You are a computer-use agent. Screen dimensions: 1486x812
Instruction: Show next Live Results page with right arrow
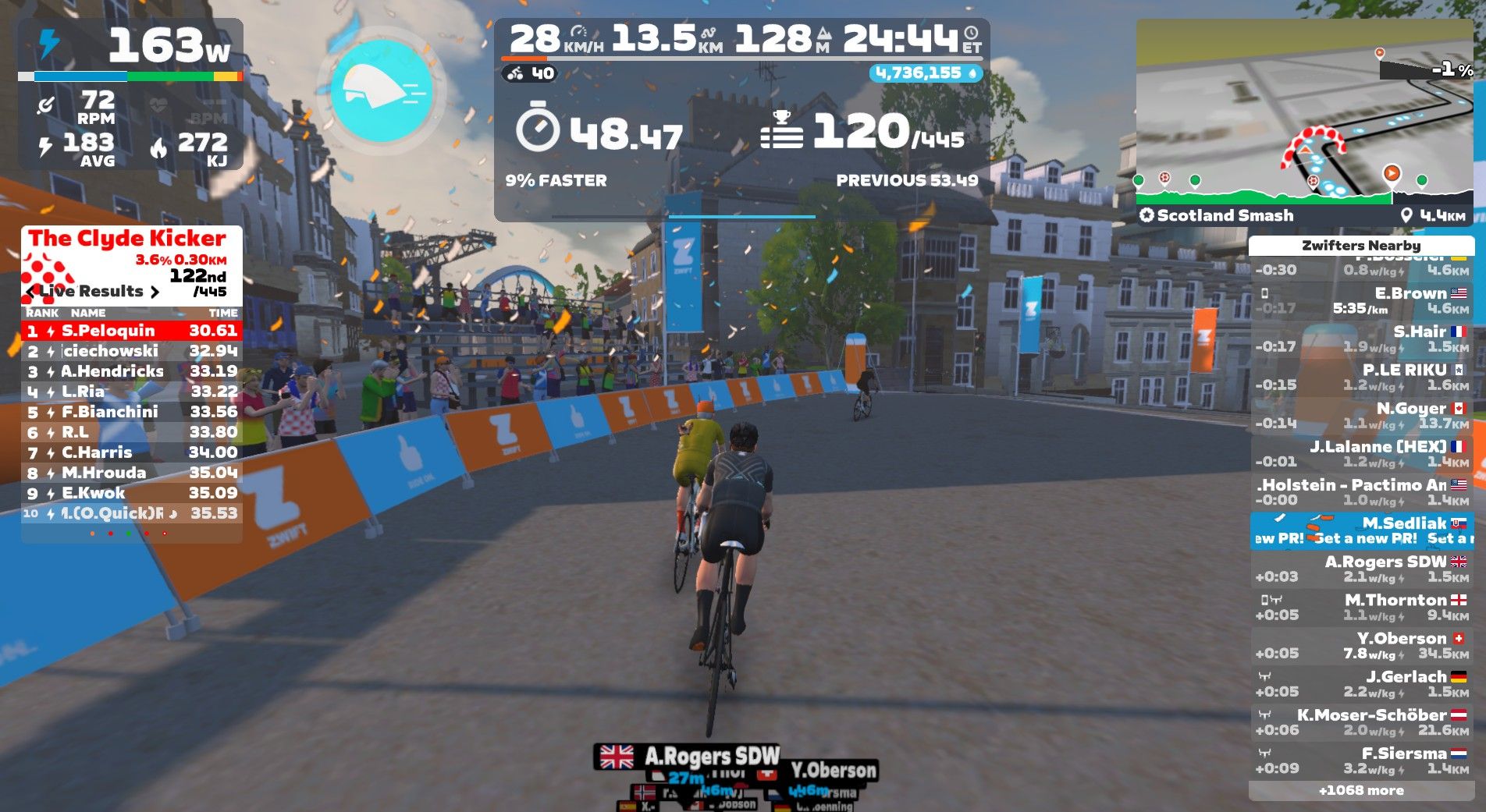point(155,292)
